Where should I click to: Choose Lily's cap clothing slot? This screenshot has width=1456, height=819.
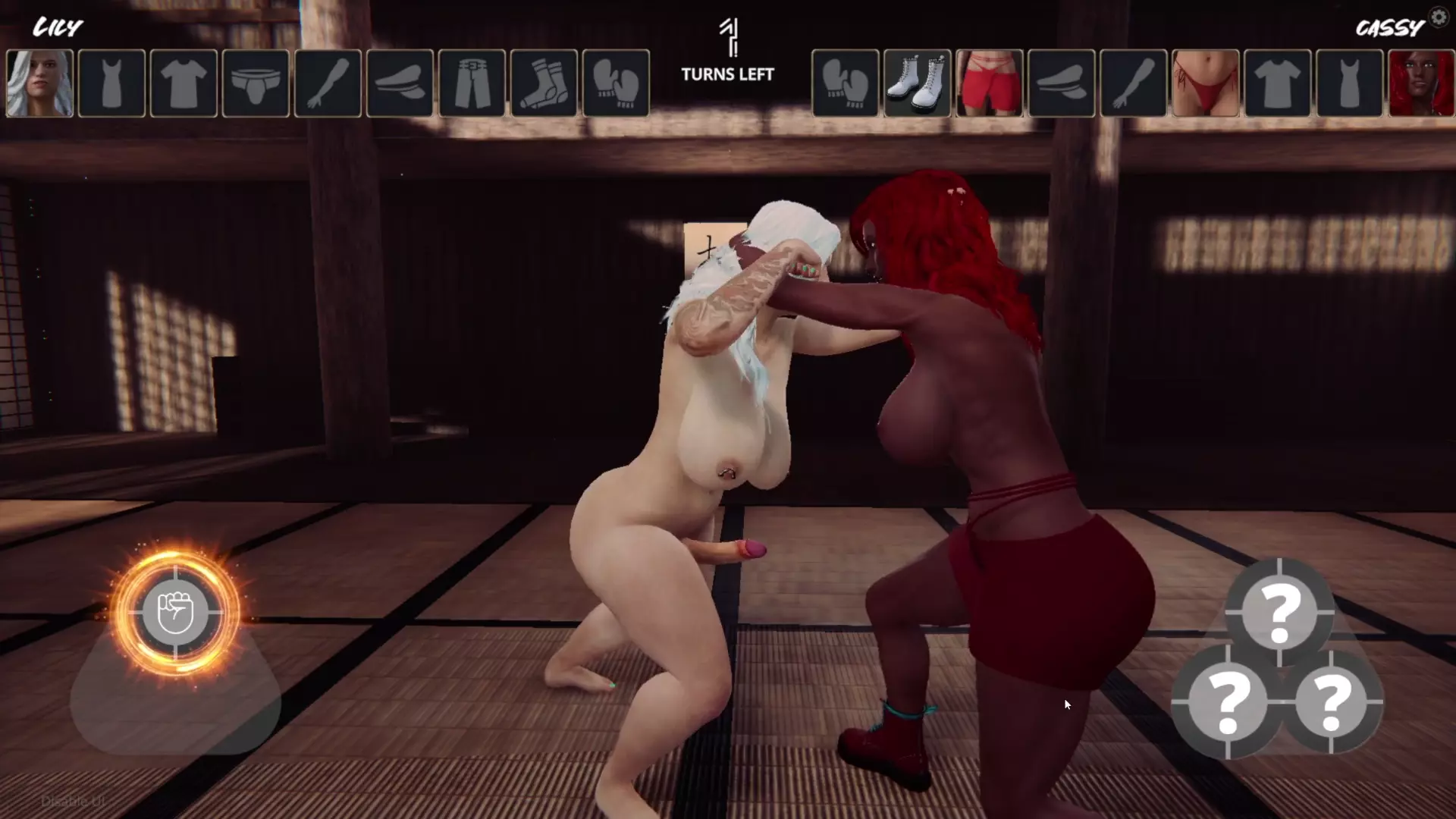tap(400, 83)
